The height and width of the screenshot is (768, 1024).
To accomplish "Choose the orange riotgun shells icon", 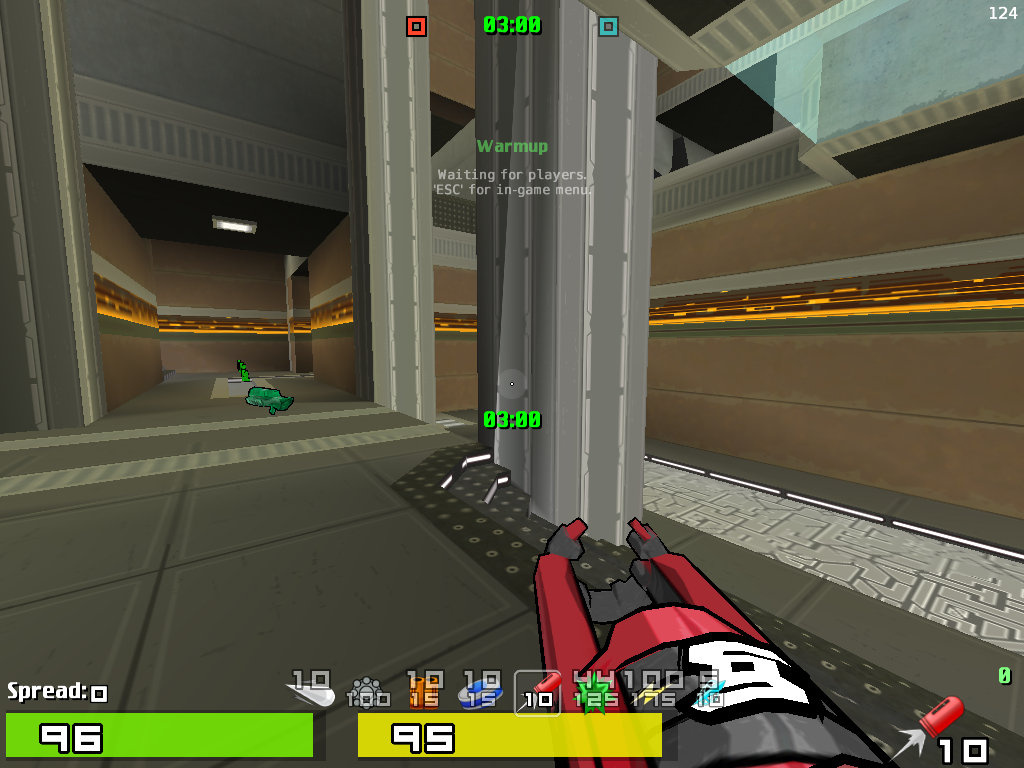I will coord(424,691).
